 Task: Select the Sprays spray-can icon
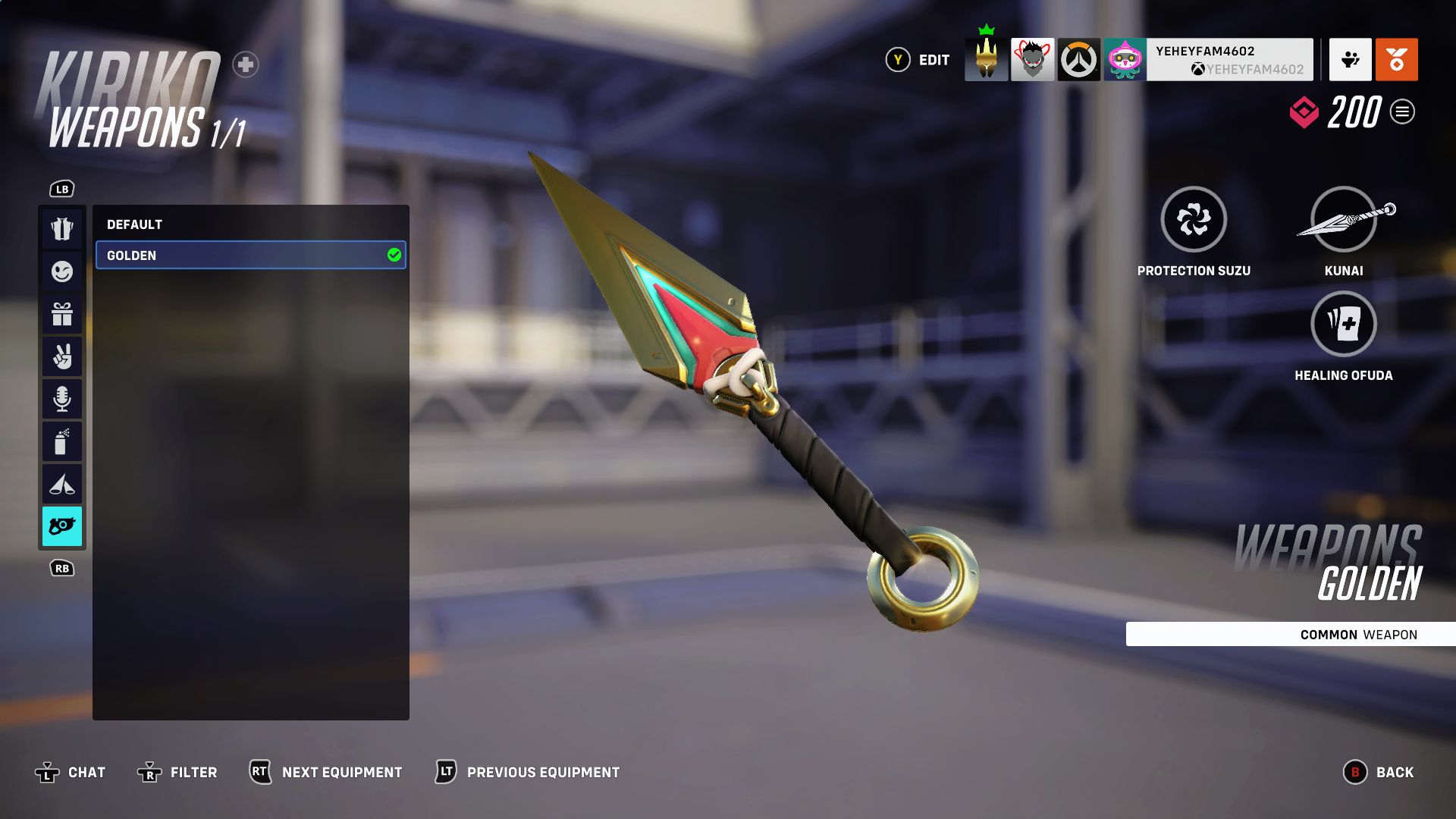pyautogui.click(x=62, y=441)
